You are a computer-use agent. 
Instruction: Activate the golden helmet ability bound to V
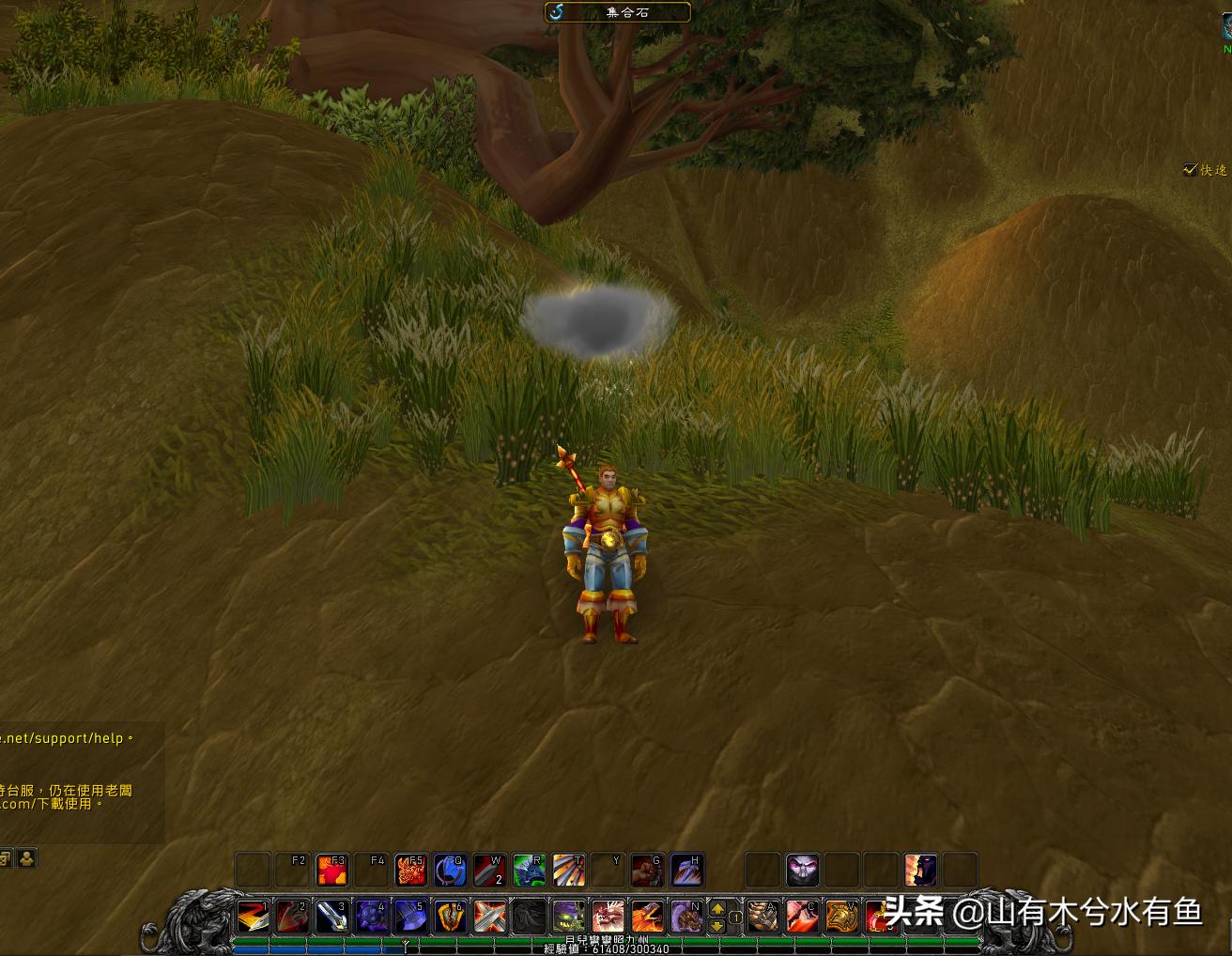click(842, 917)
